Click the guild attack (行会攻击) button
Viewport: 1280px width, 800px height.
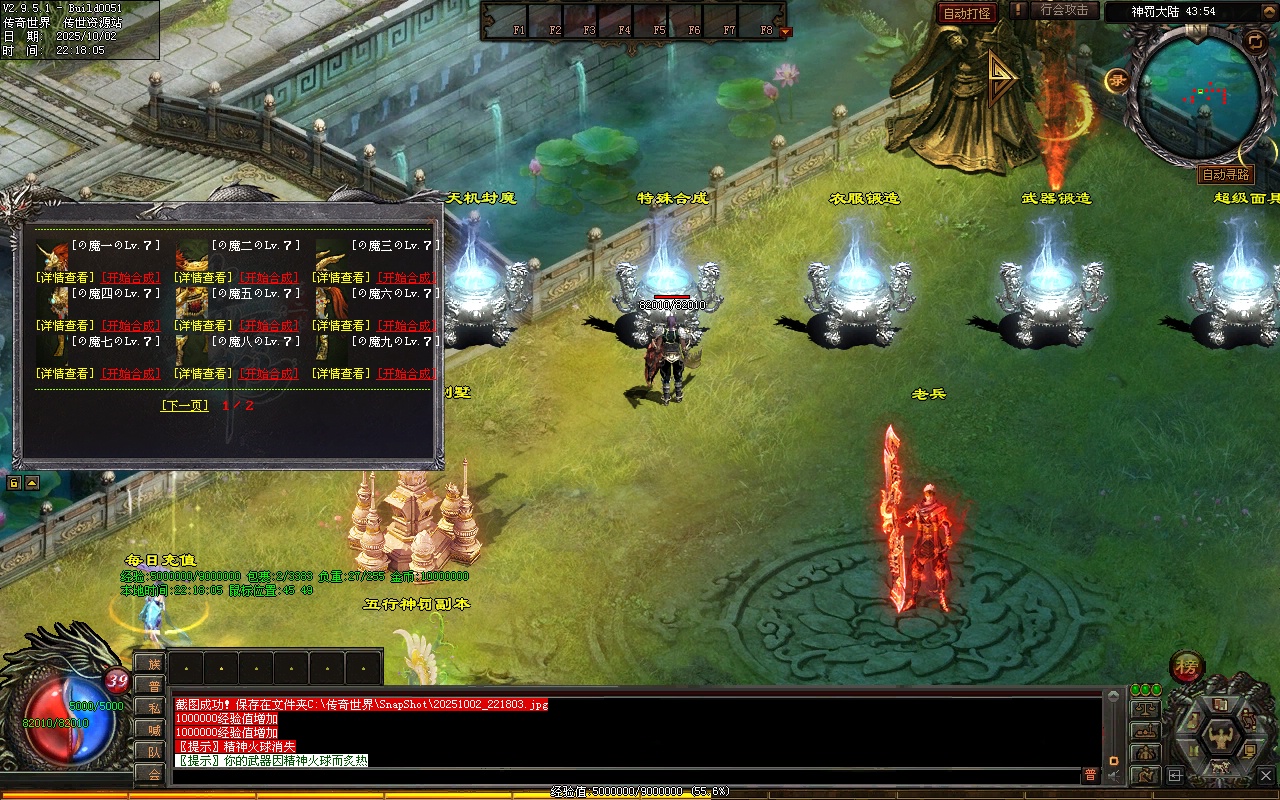pyautogui.click(x=1064, y=10)
